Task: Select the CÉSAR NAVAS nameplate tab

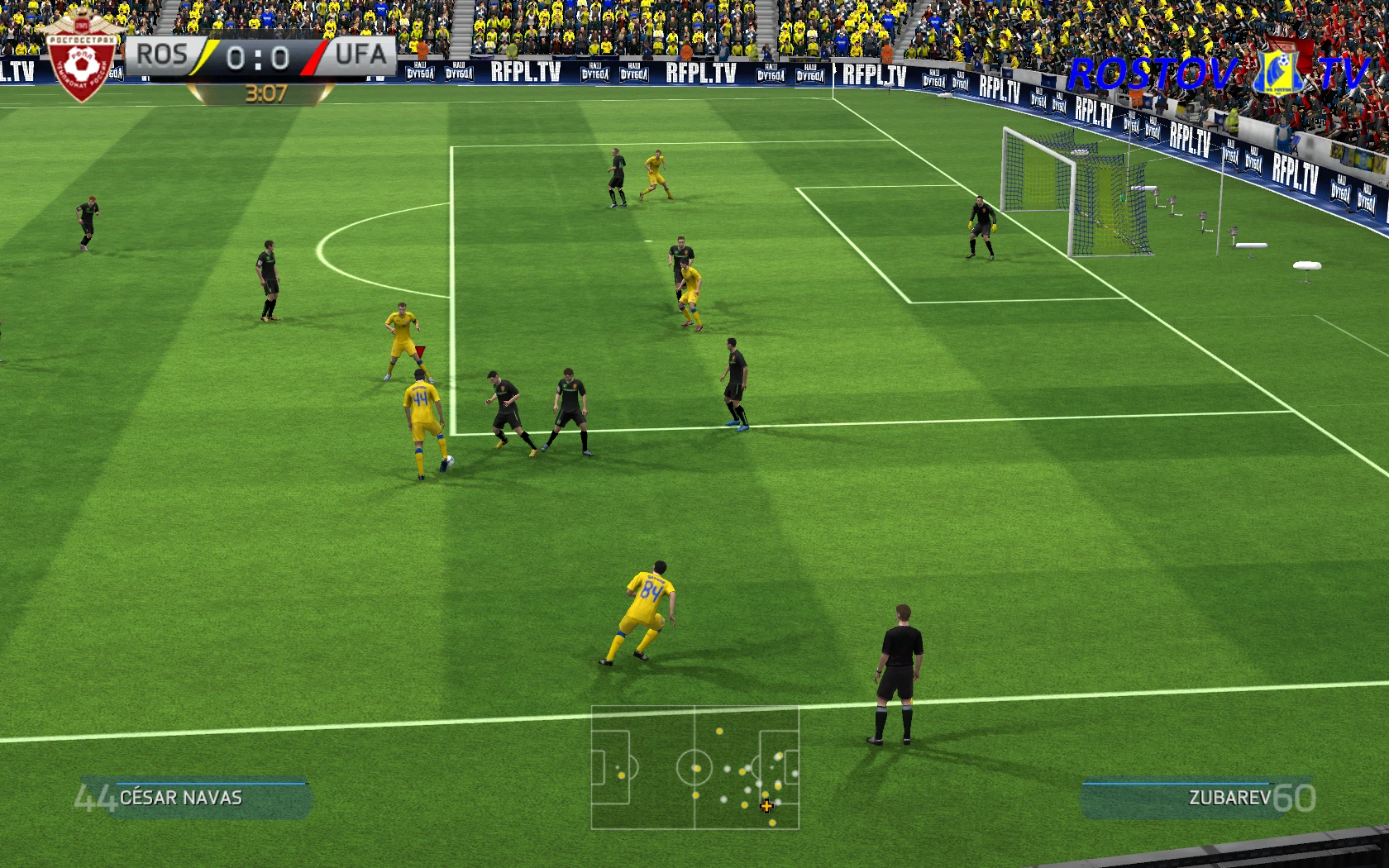Action: 180,799
